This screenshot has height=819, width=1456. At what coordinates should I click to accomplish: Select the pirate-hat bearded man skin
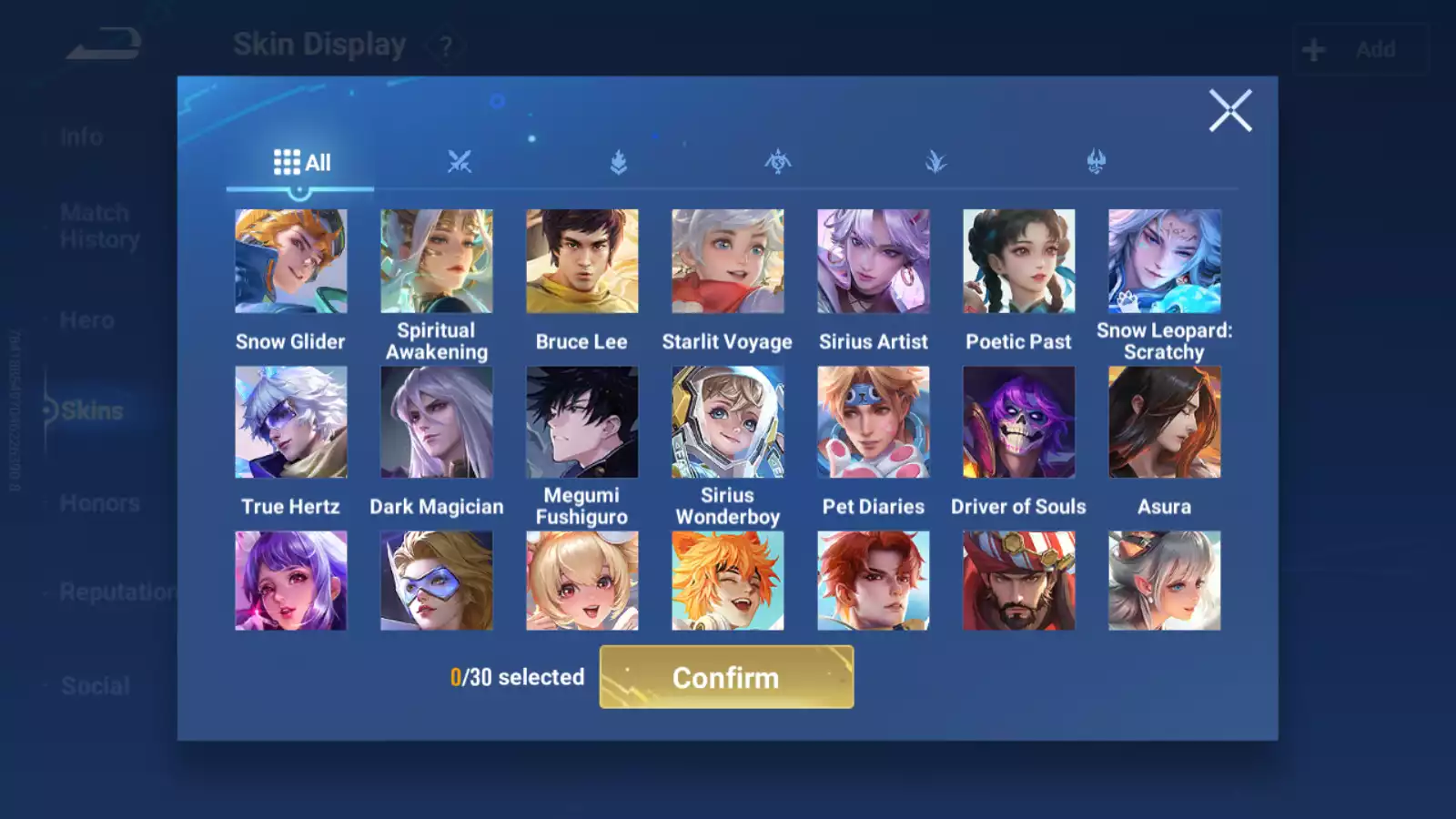(1018, 581)
